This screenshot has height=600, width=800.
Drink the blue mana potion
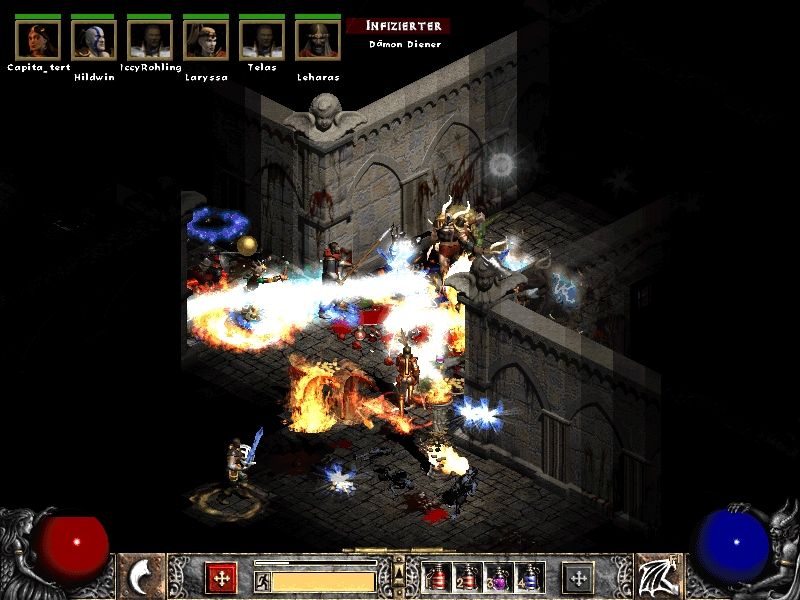528,578
